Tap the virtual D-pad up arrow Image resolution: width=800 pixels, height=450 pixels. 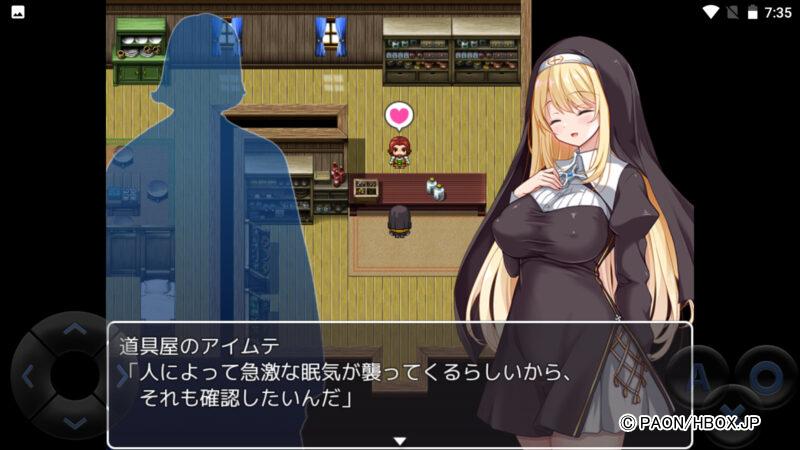pos(75,329)
